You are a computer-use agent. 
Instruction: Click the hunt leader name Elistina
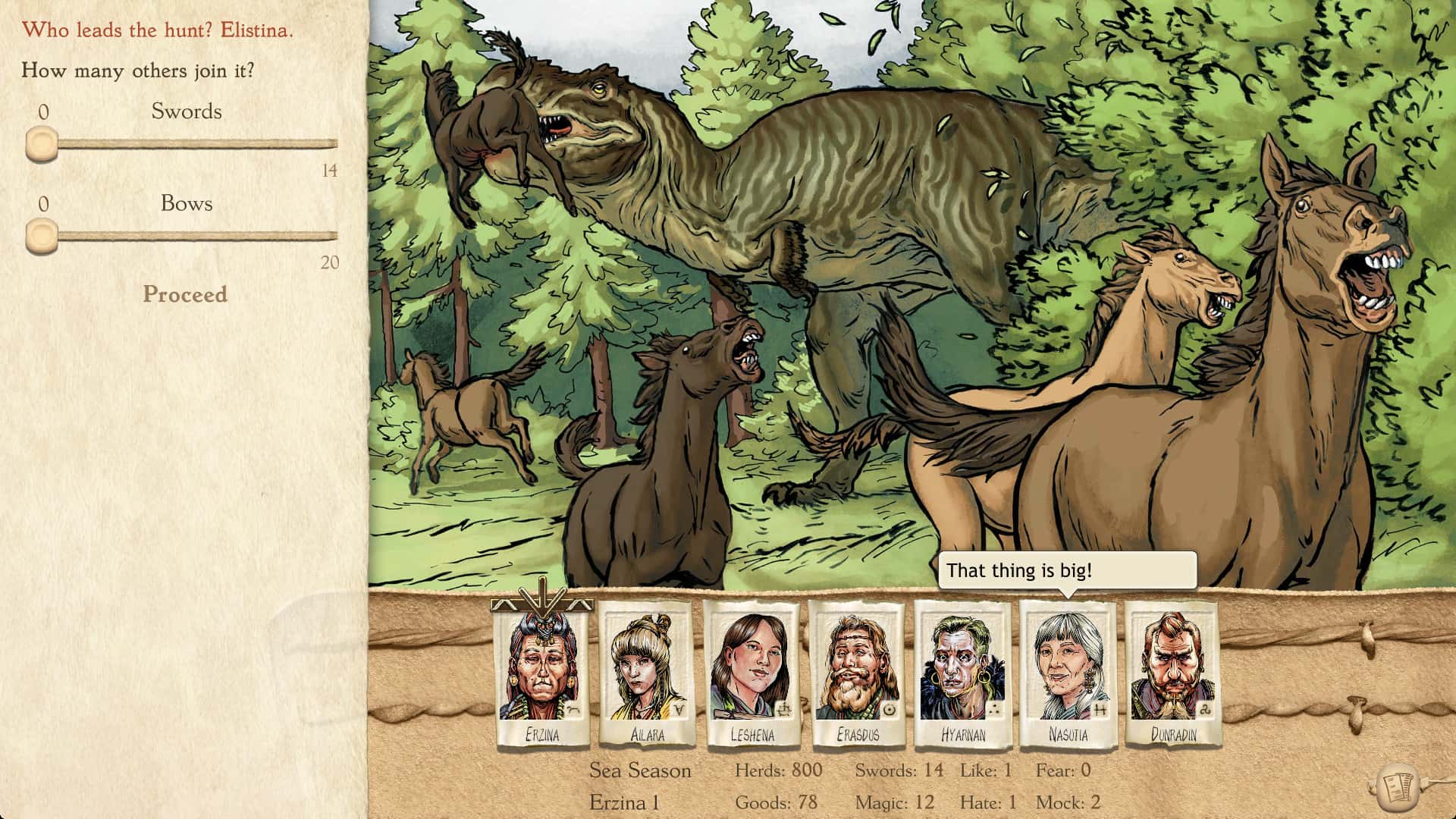tap(257, 30)
